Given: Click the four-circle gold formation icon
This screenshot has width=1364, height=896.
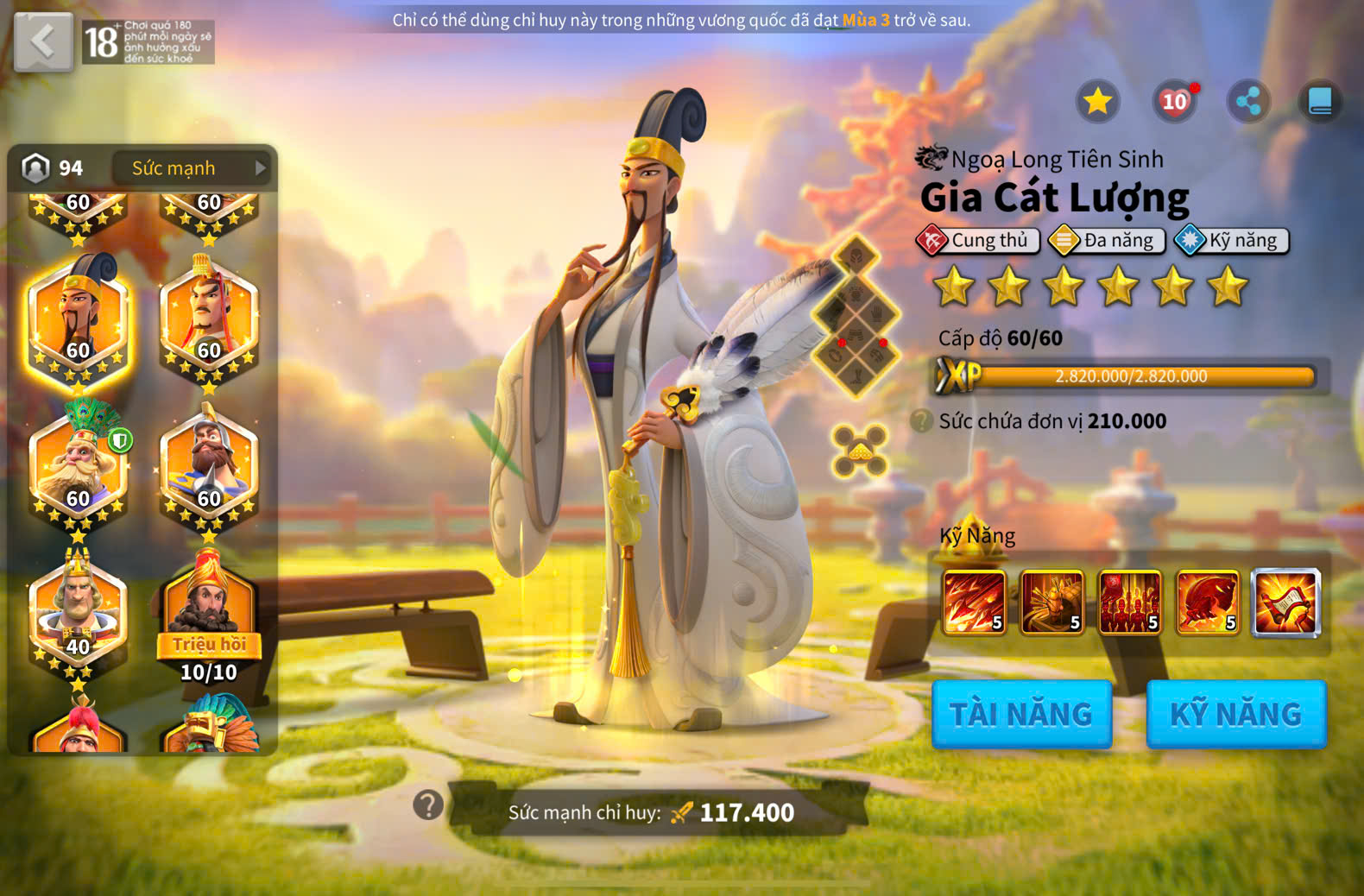Looking at the screenshot, I should [859, 451].
